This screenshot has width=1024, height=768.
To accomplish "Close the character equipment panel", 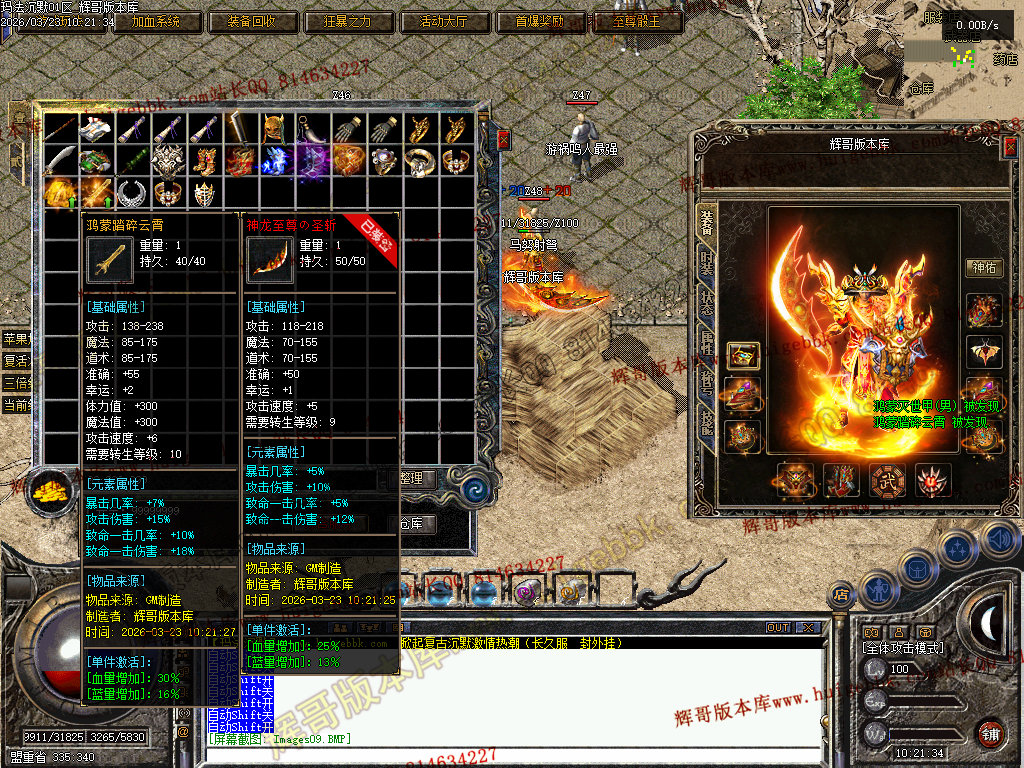I will [x=1010, y=148].
